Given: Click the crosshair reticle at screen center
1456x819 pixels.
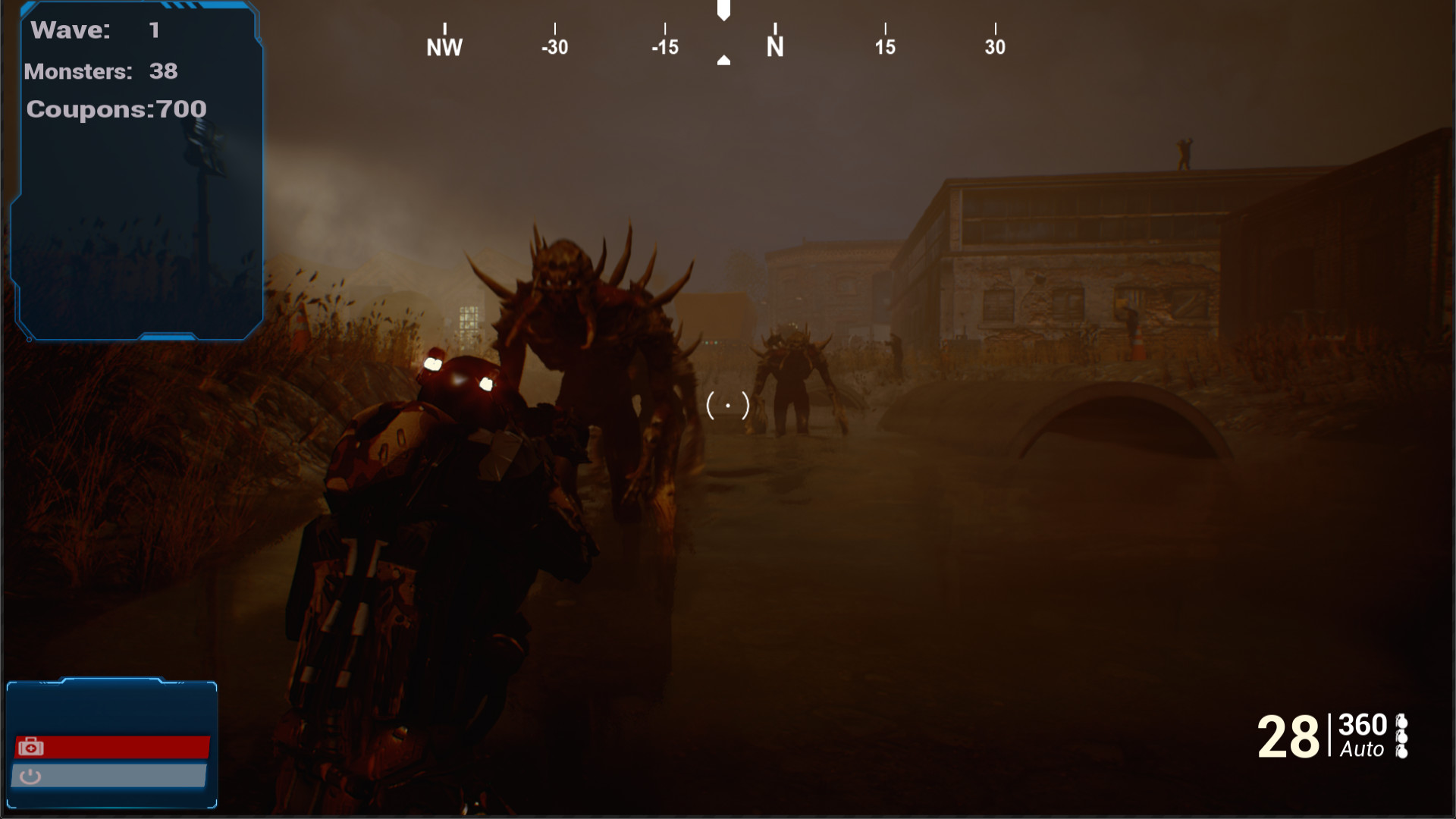Looking at the screenshot, I should click(x=726, y=406).
